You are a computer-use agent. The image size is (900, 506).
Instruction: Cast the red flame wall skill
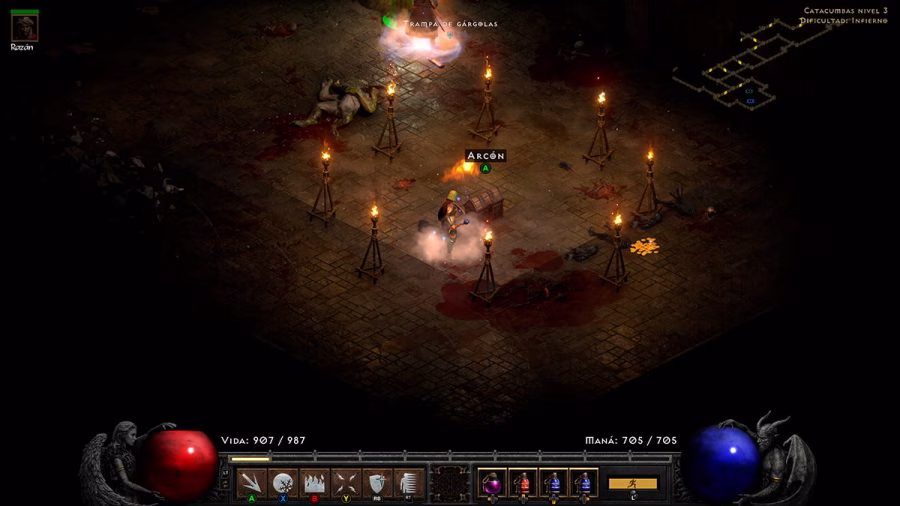click(x=314, y=483)
